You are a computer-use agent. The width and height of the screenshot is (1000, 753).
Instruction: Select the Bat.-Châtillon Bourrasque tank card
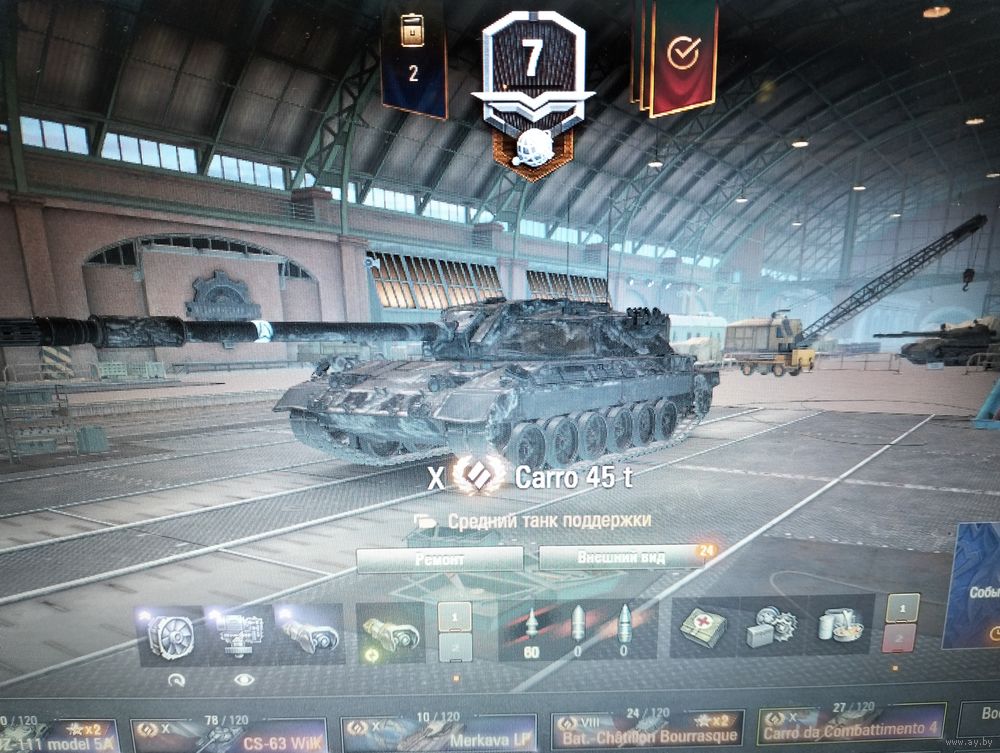point(647,732)
